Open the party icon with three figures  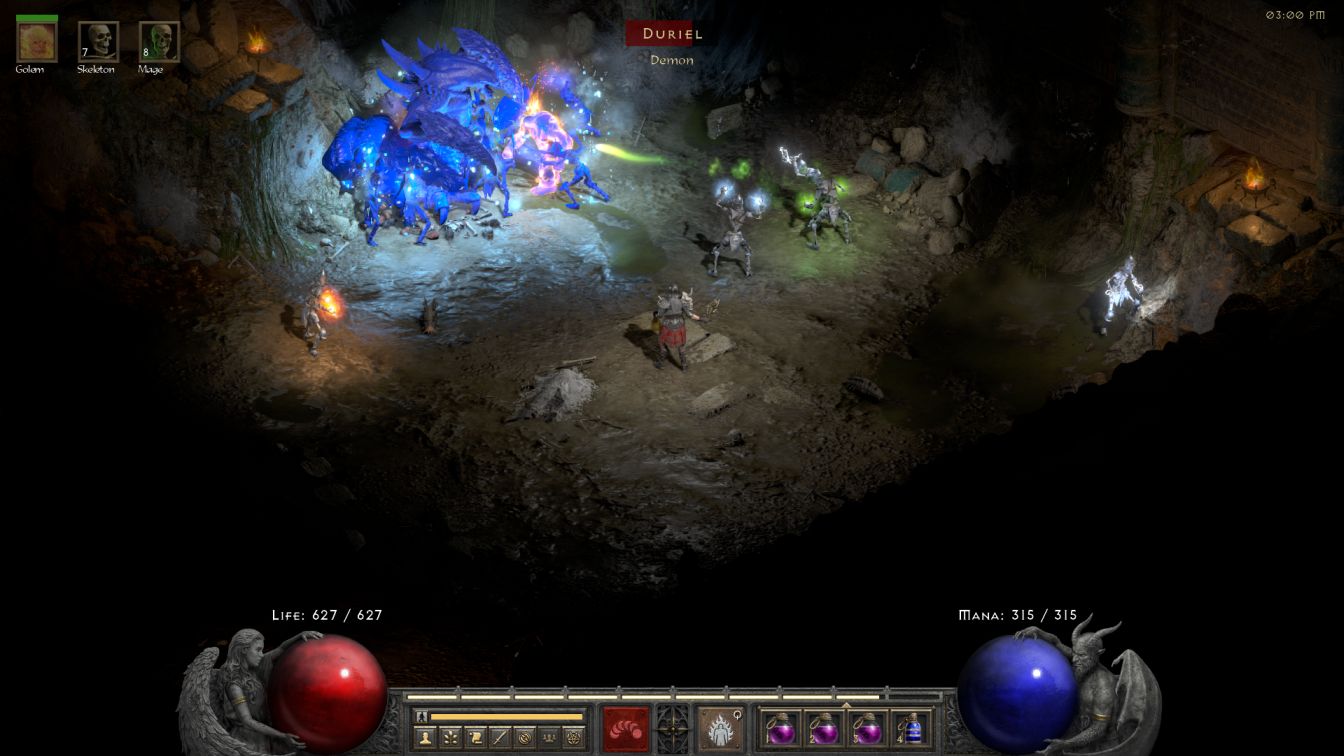coord(548,737)
